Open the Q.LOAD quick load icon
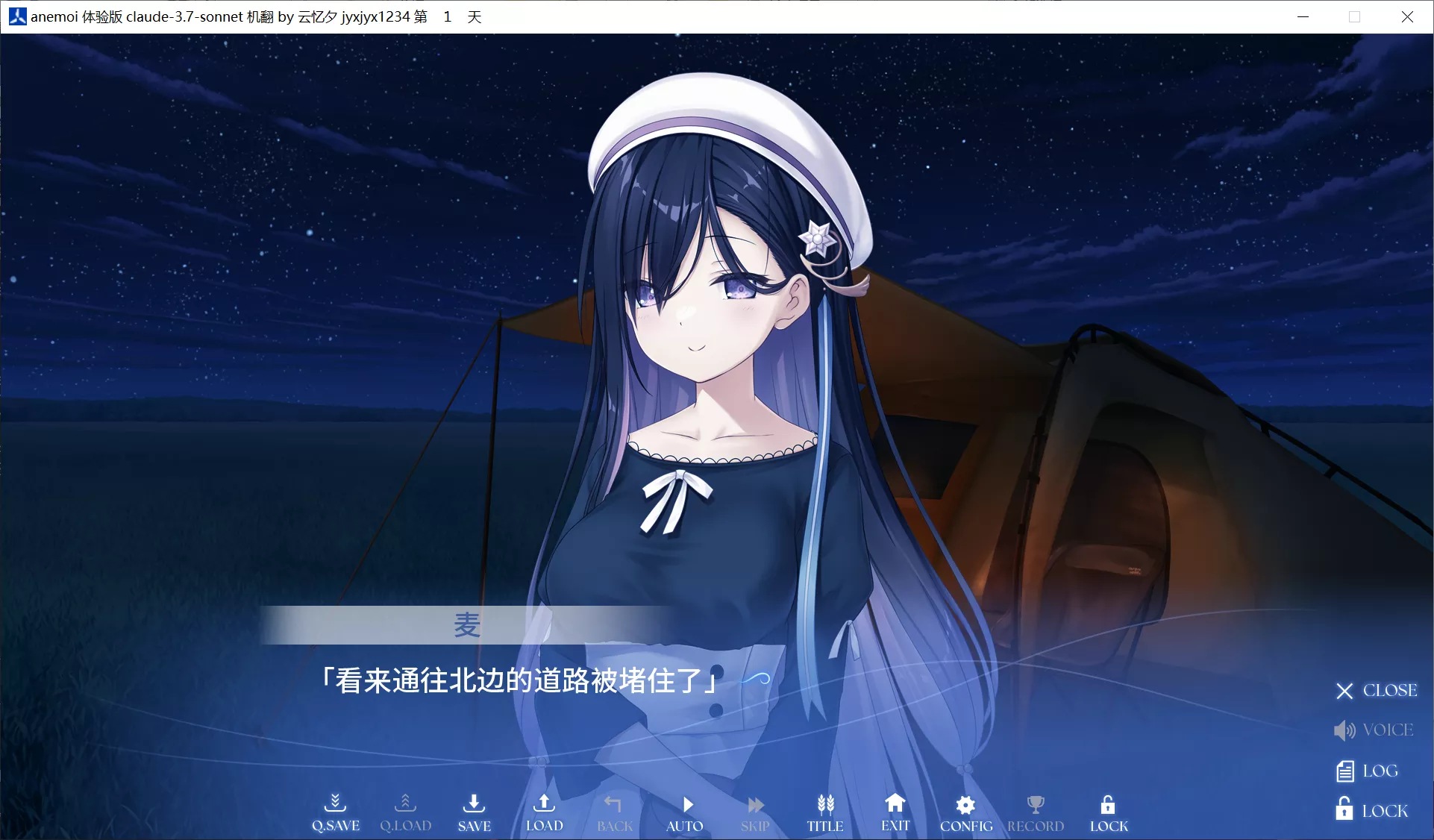Screen dimensions: 1434x840 click(x=405, y=808)
